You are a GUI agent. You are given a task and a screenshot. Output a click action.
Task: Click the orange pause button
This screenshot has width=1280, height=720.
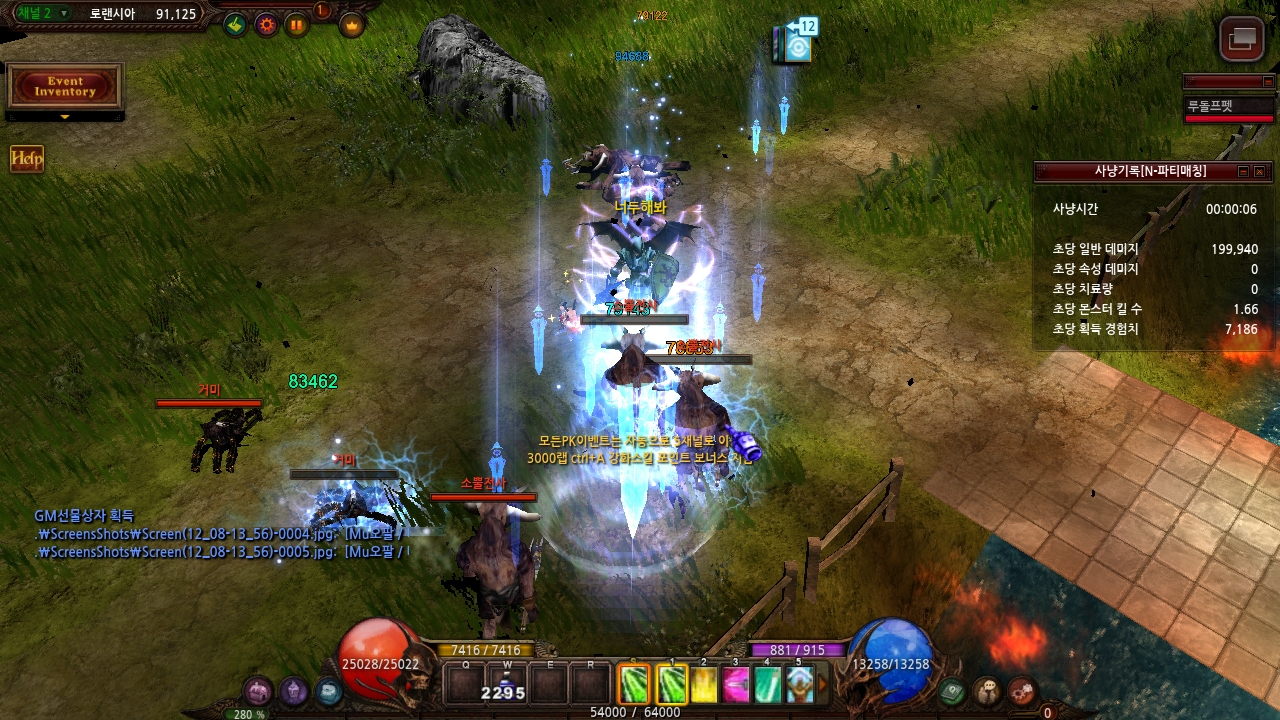click(297, 25)
